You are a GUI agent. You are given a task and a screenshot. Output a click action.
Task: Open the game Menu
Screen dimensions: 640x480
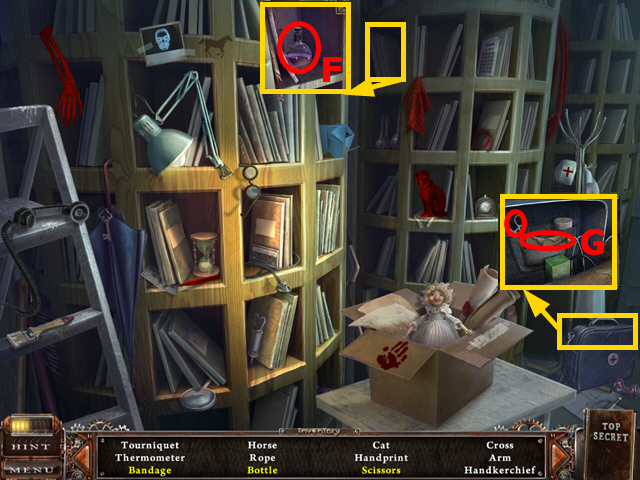[x=31, y=469]
